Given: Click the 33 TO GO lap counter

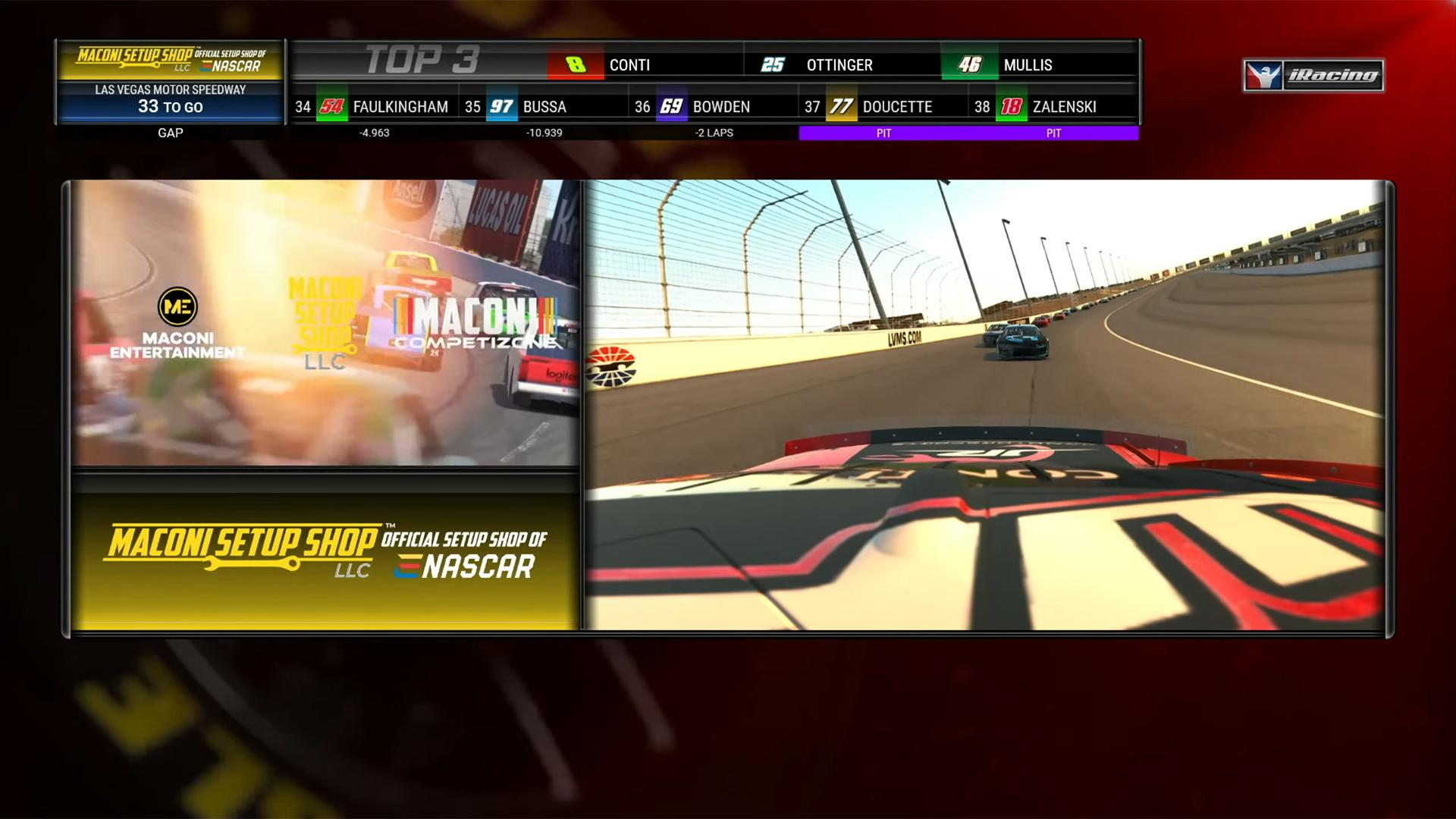Looking at the screenshot, I should coord(171,107).
